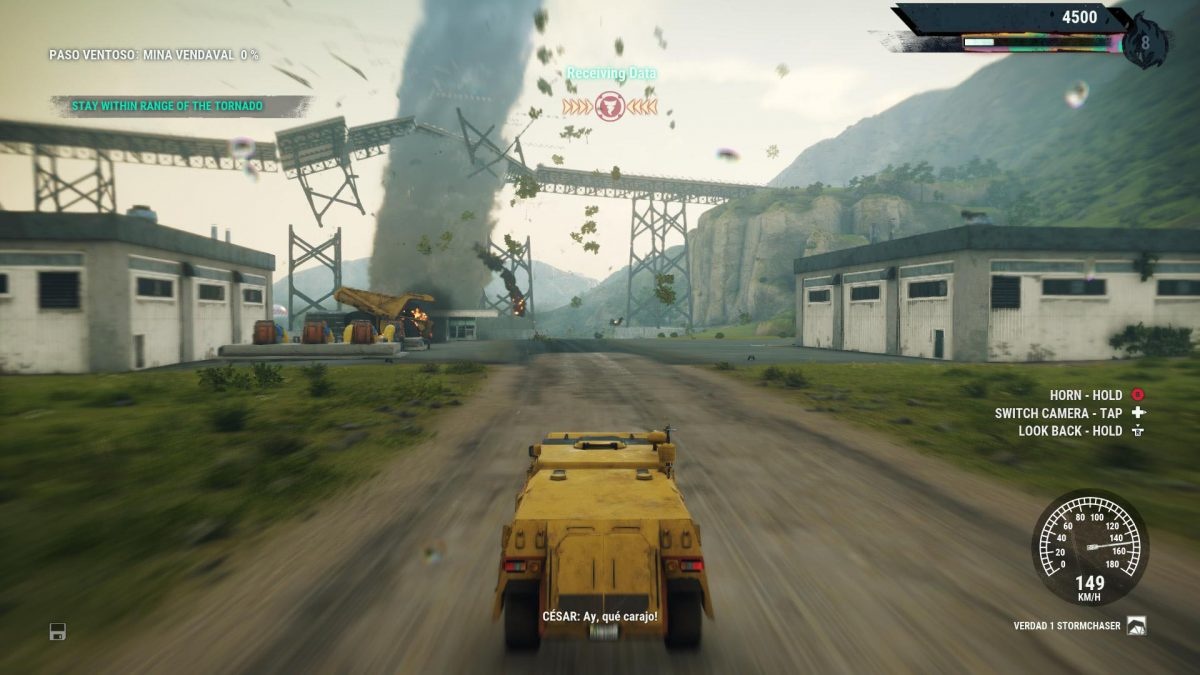1200x675 pixels.
Task: Click the Paso Ventoso mission title tracker
Action: point(153,54)
